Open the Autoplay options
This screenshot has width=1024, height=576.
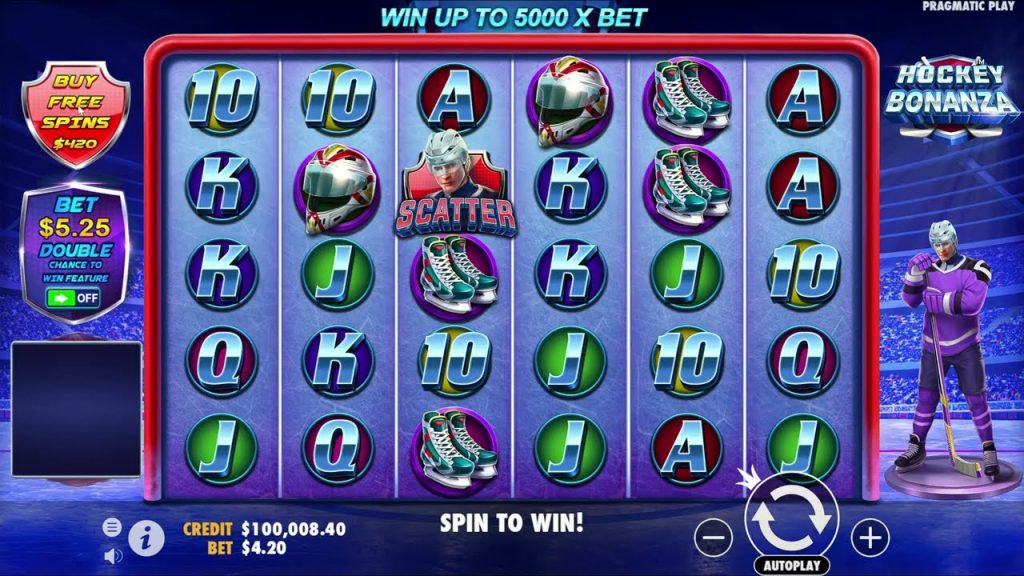coord(792,566)
